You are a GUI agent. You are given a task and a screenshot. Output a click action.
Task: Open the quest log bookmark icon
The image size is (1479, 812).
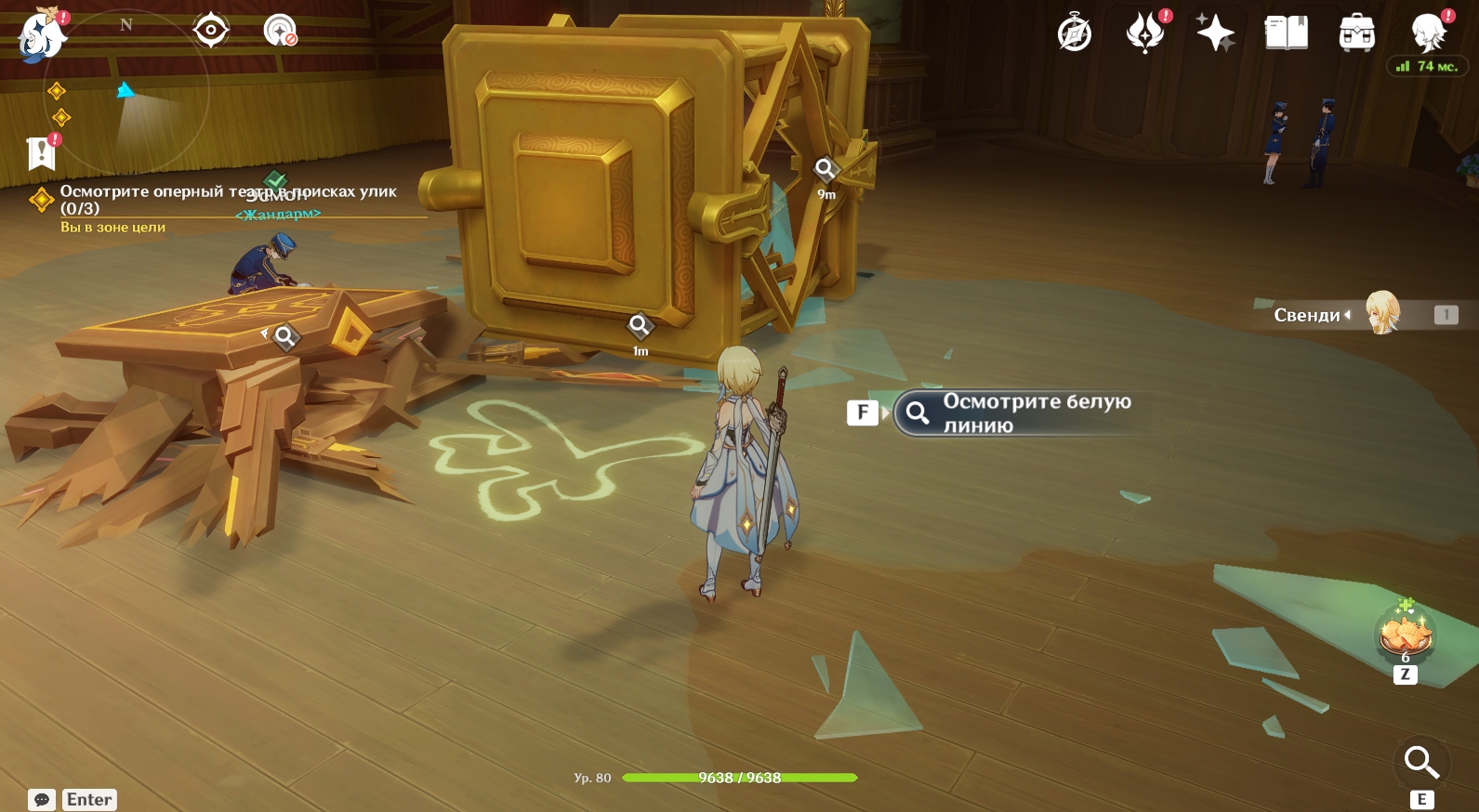(x=42, y=153)
